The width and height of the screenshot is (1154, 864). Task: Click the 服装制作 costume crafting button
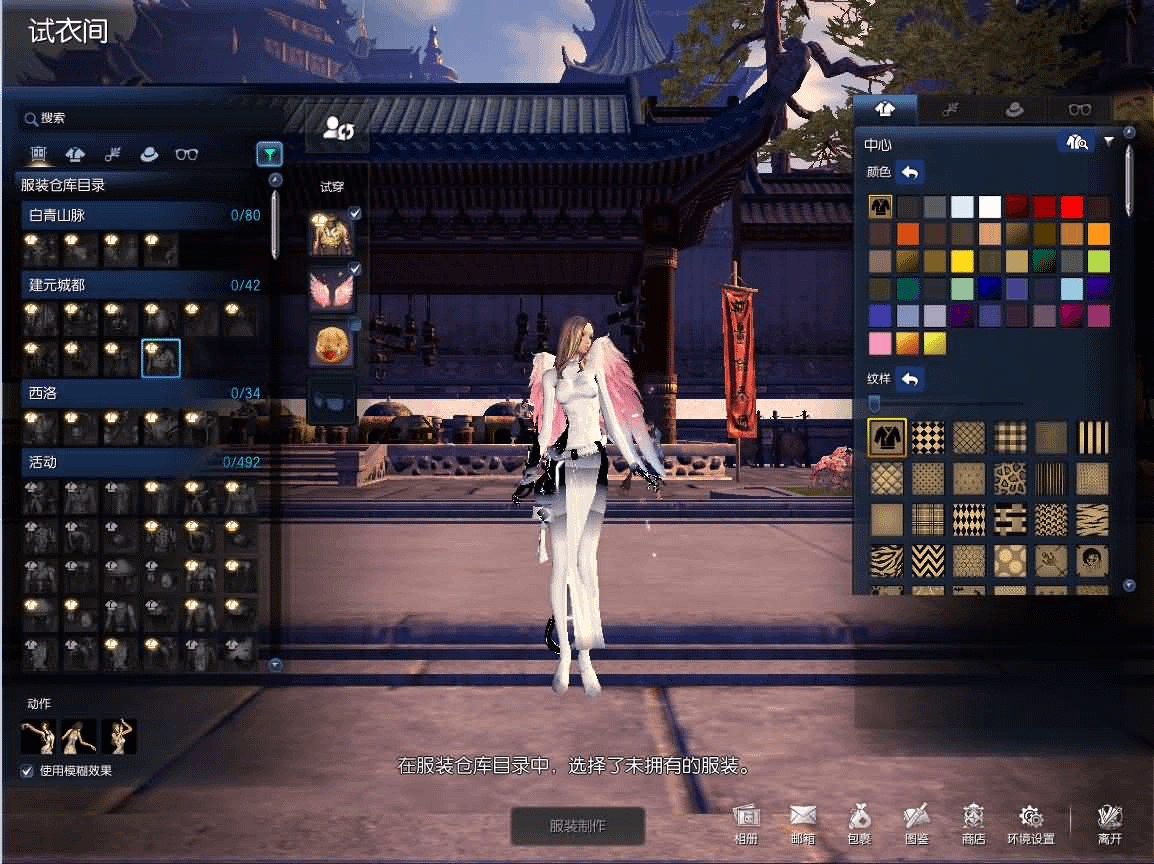(x=577, y=826)
